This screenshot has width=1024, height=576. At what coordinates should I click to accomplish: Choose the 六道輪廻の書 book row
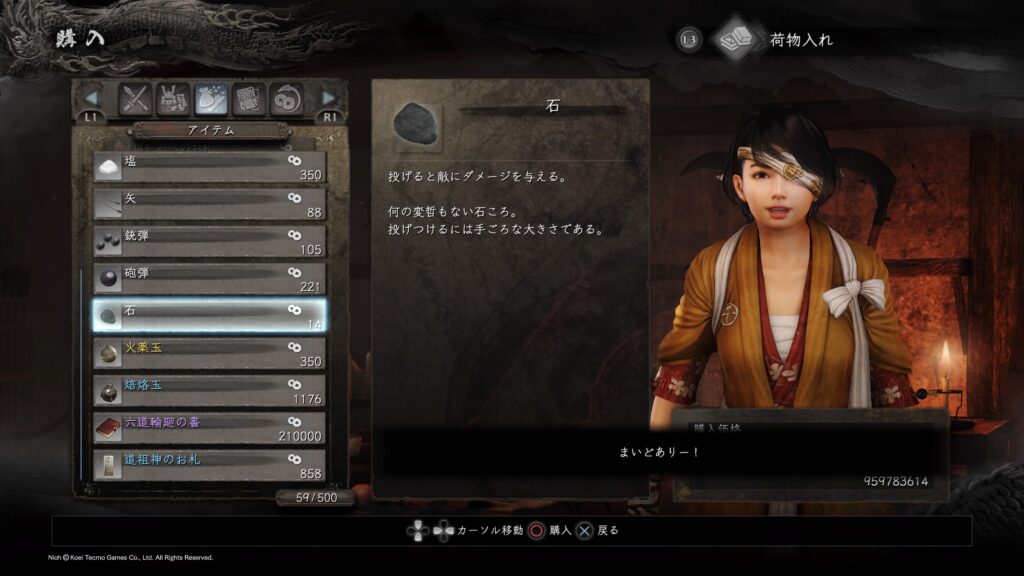click(x=208, y=428)
